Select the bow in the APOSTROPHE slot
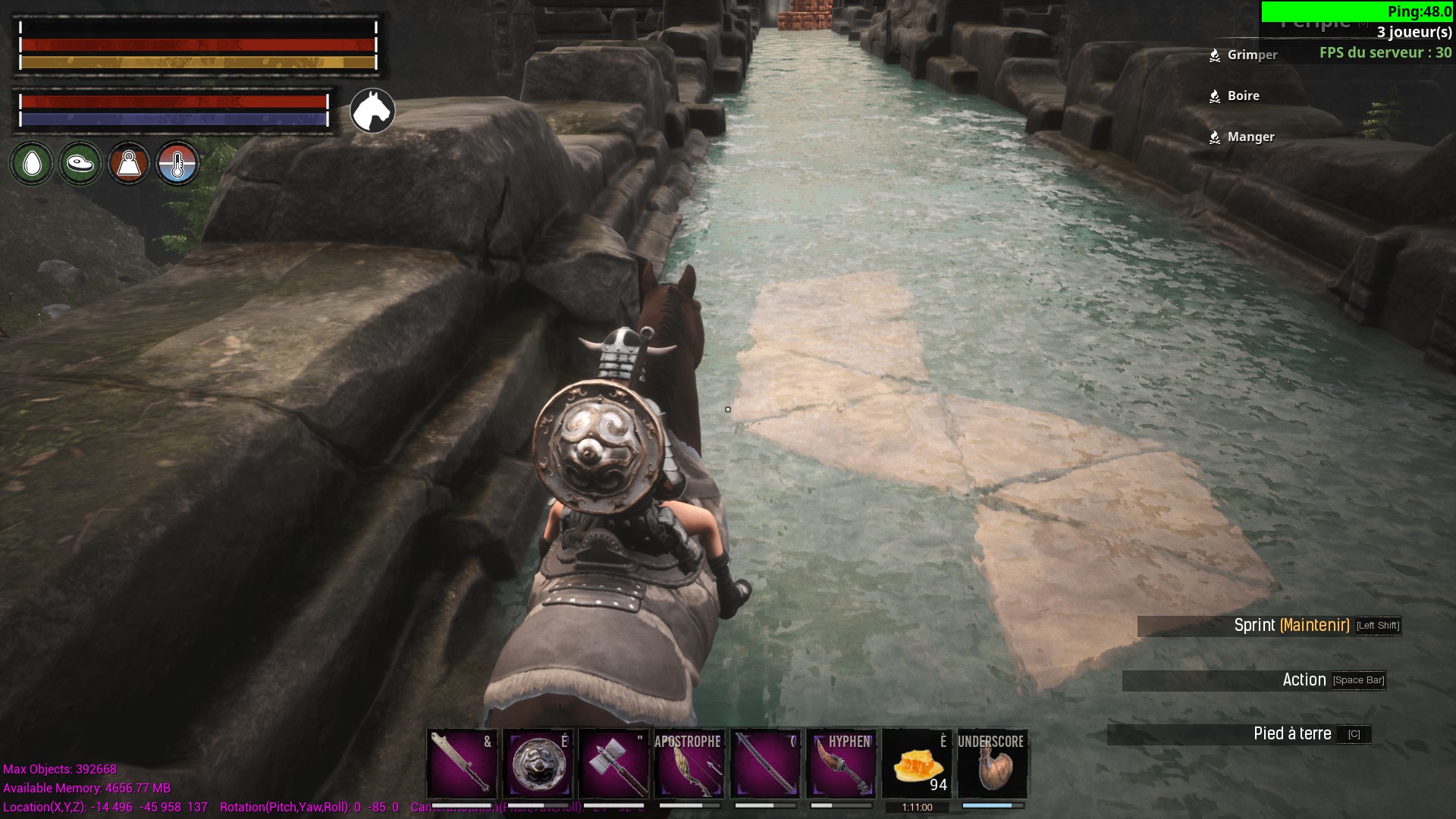 (x=690, y=764)
